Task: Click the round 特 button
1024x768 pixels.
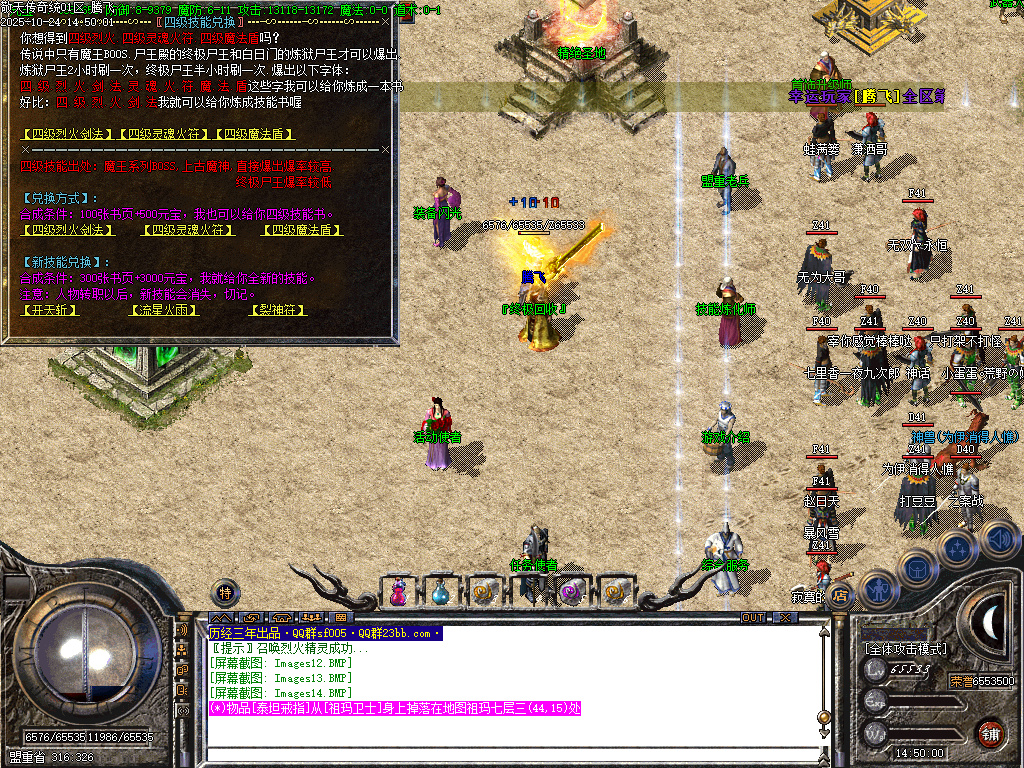Action: point(226,592)
